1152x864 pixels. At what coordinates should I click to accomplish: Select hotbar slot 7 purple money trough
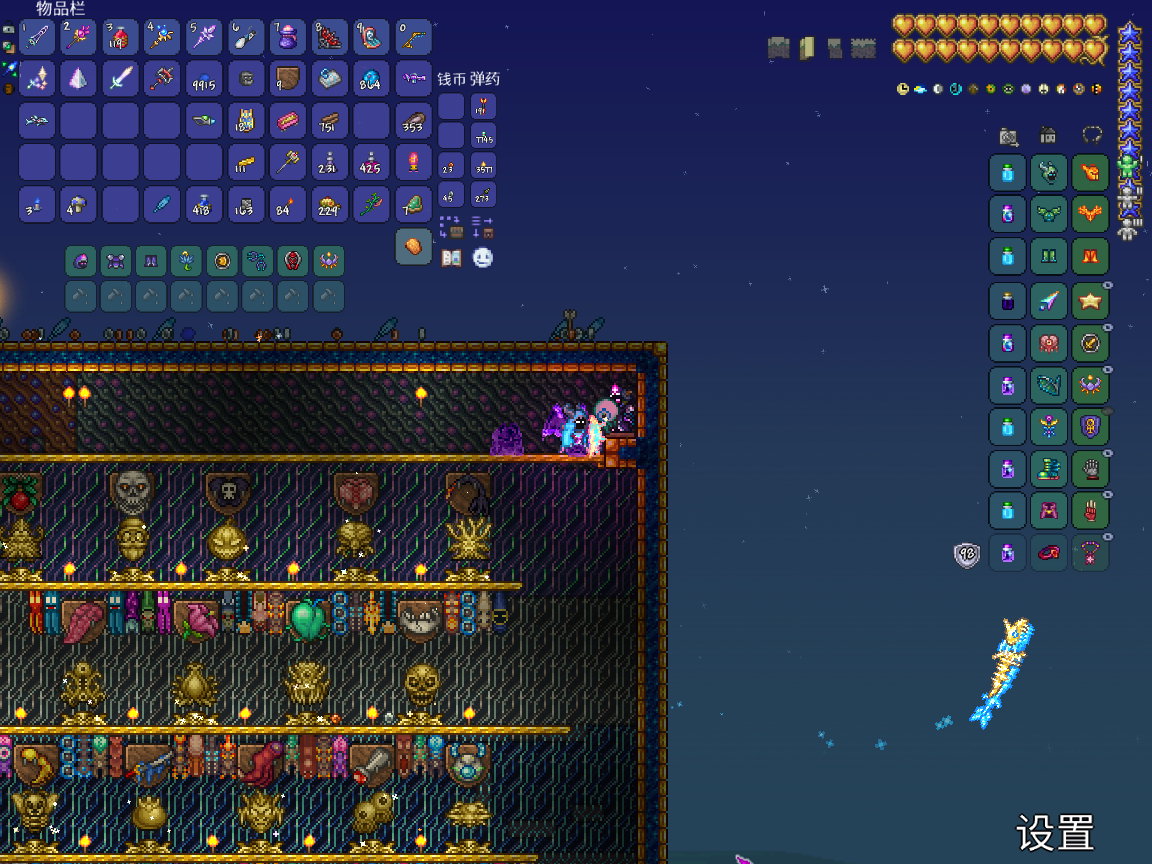[288, 37]
